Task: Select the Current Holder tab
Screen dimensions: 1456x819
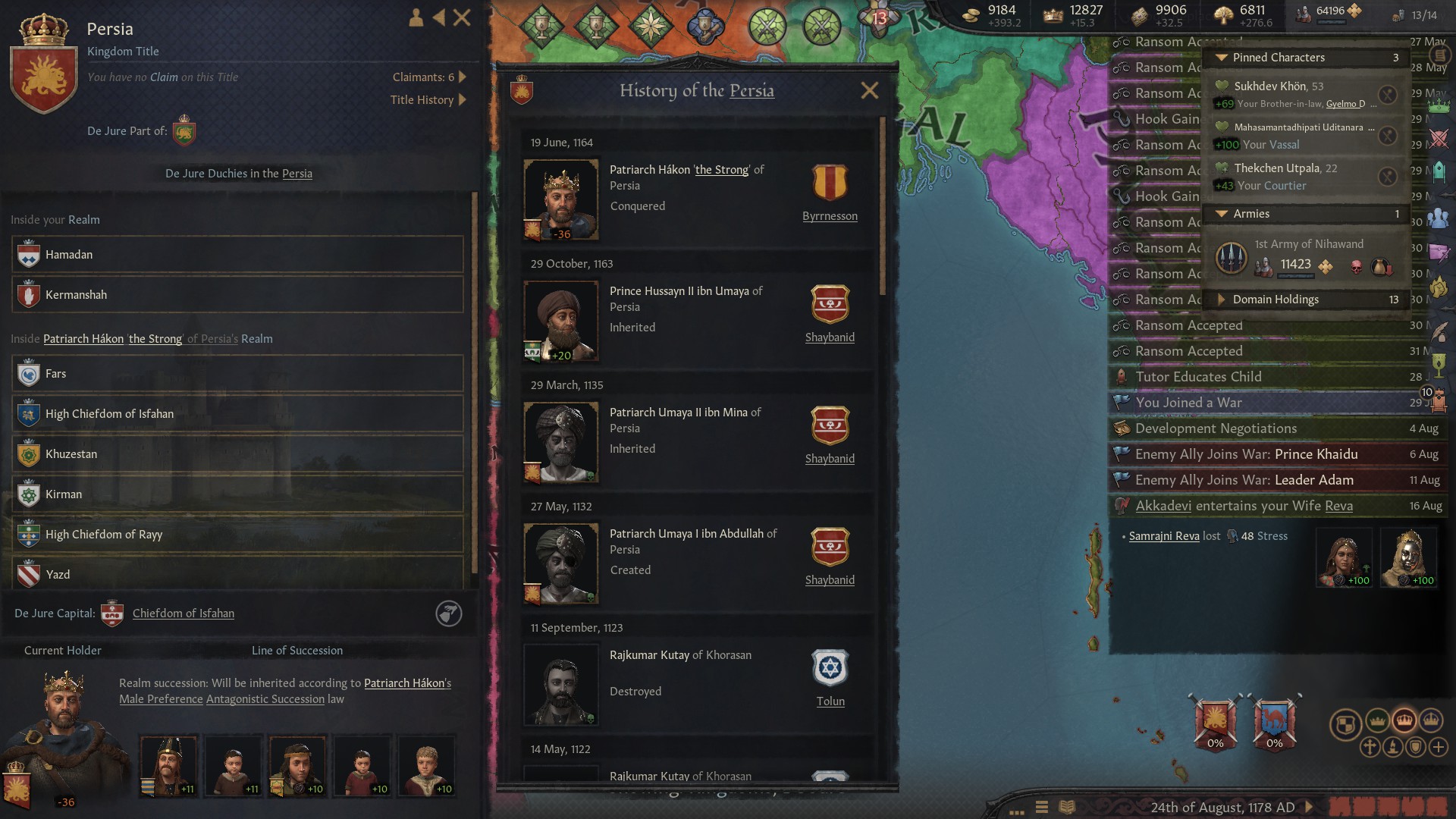Action: tap(63, 650)
